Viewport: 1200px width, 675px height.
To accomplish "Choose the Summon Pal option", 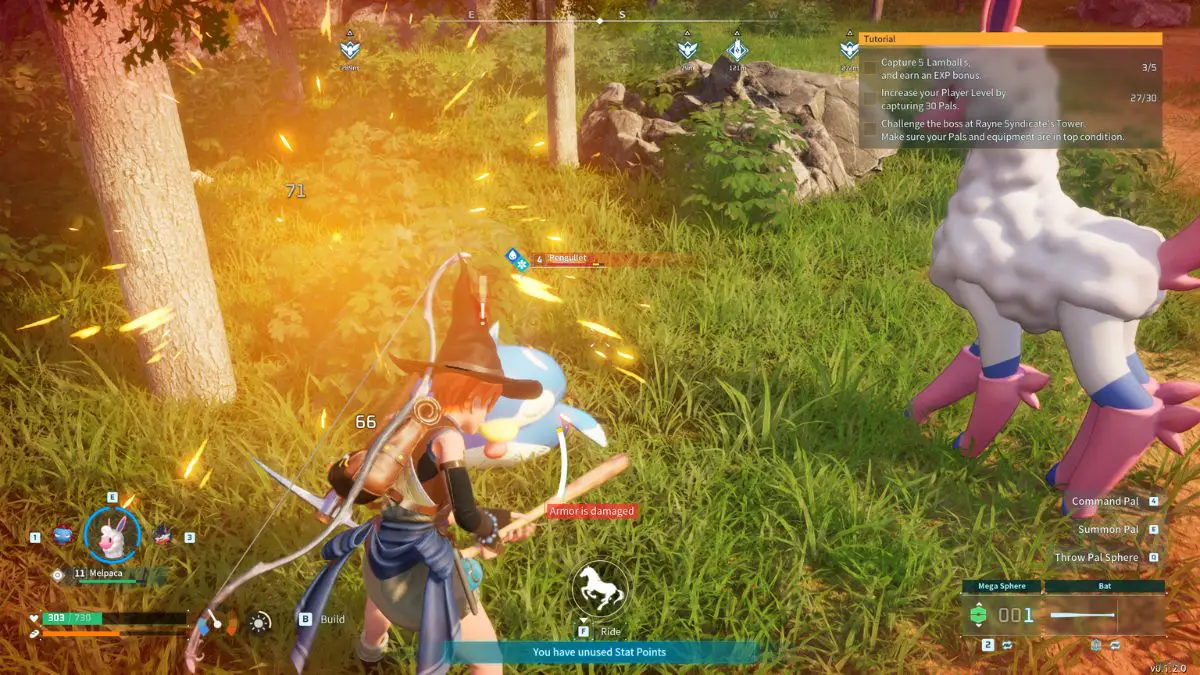I will 1107,529.
